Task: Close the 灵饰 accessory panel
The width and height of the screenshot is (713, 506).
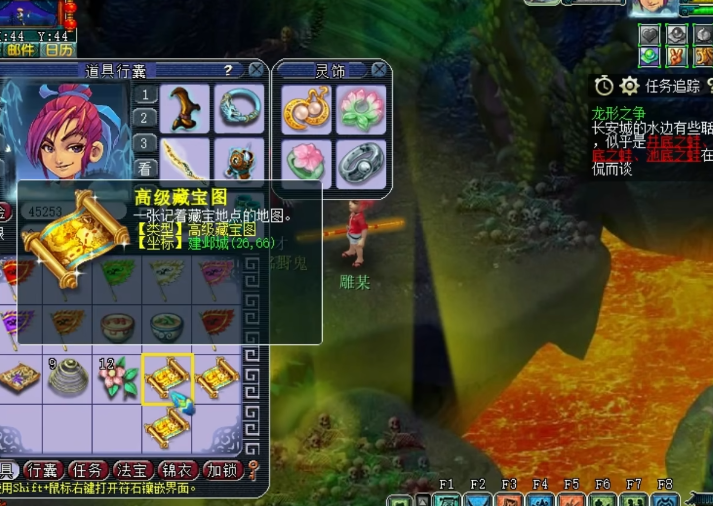Action: point(379,70)
